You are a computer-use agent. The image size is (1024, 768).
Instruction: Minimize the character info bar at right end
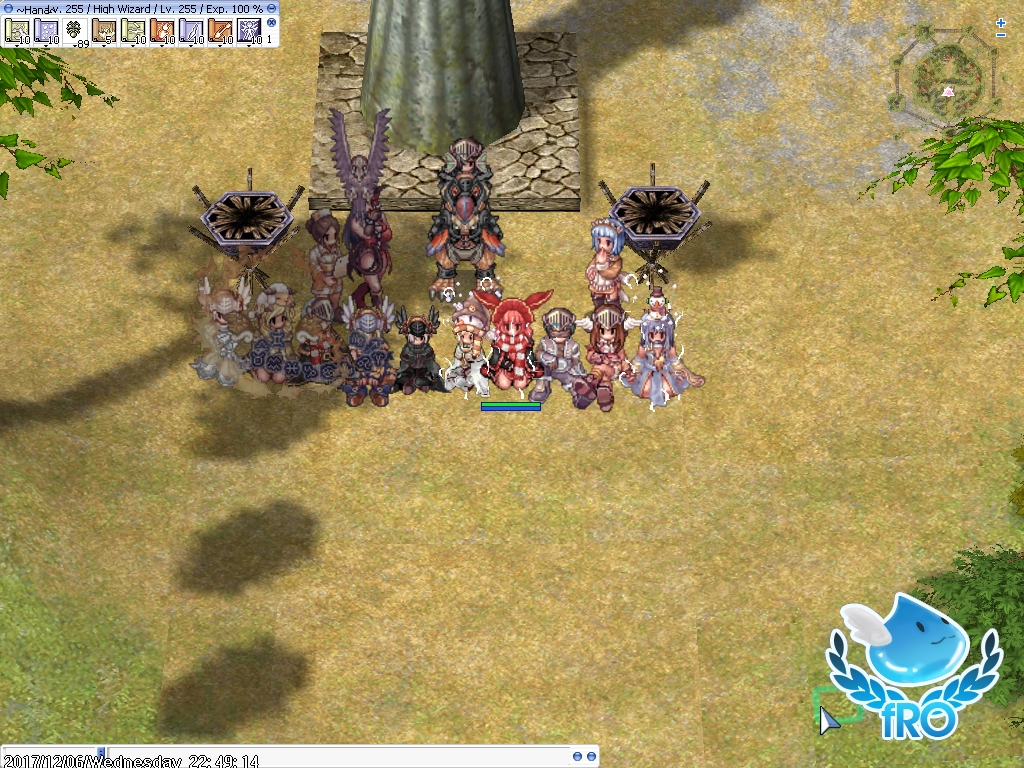(x=272, y=7)
